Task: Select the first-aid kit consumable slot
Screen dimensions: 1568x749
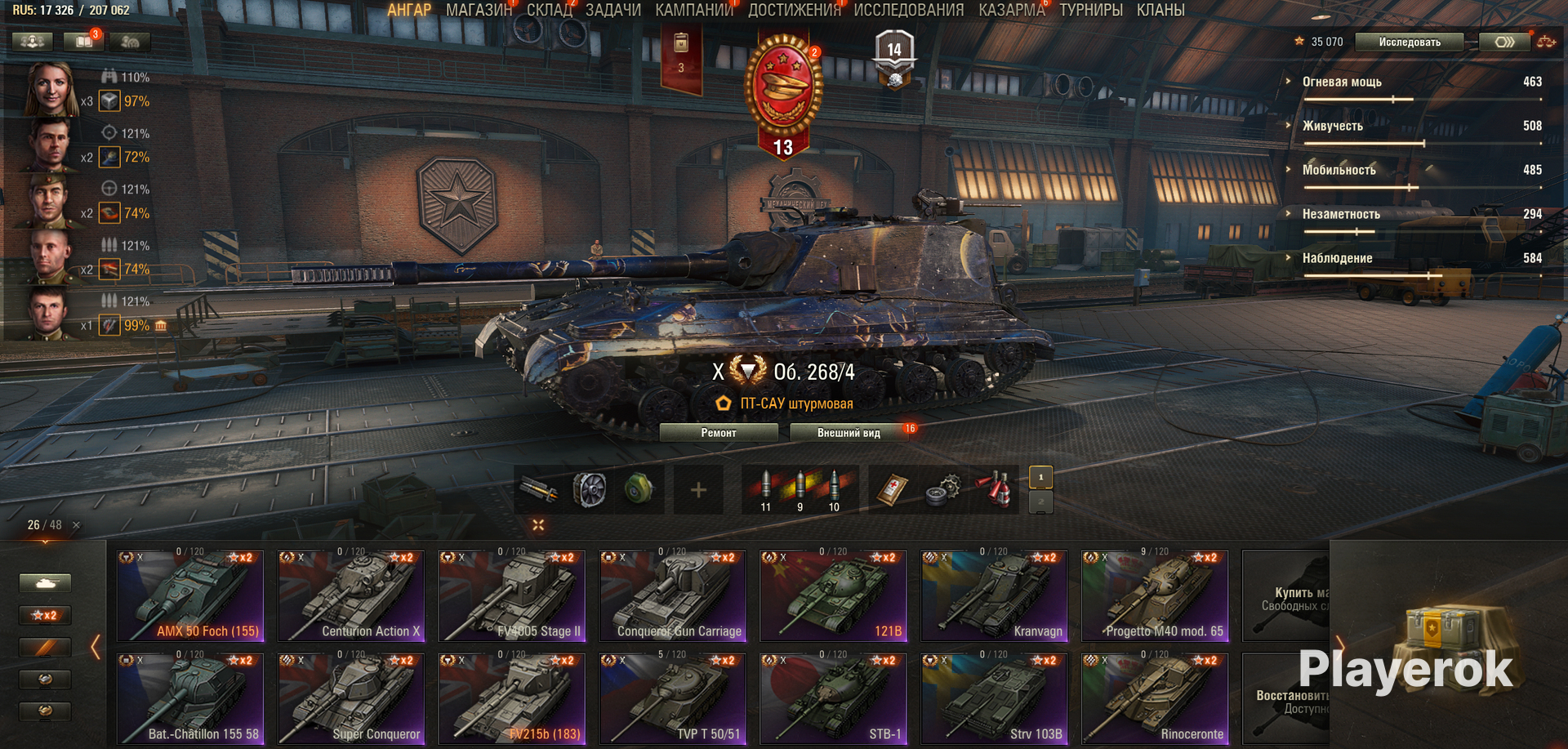Action: 893,490
